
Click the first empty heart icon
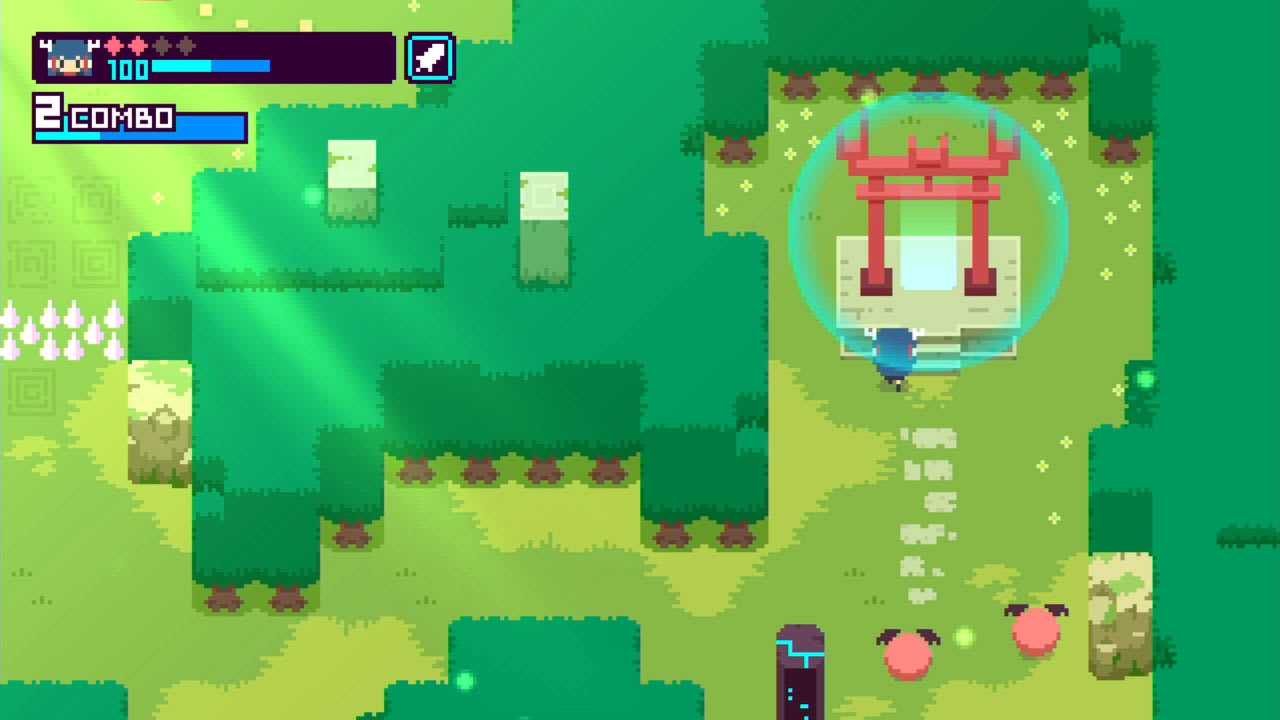(161, 47)
